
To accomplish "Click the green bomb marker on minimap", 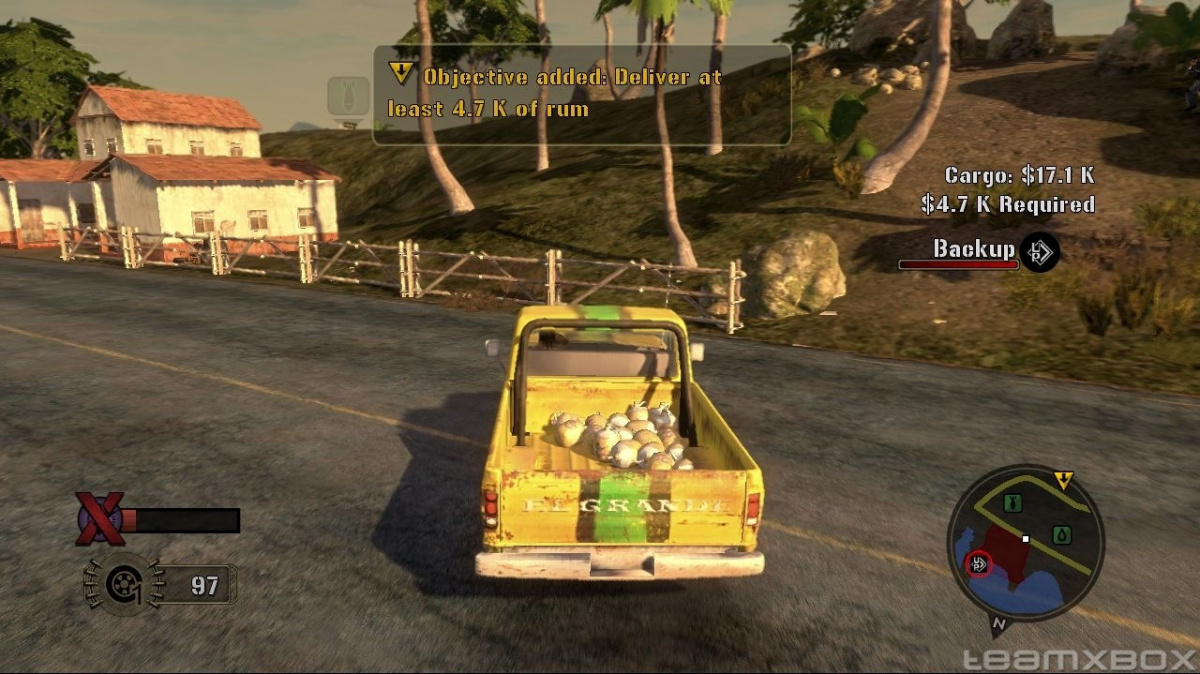I will pos(1011,502).
